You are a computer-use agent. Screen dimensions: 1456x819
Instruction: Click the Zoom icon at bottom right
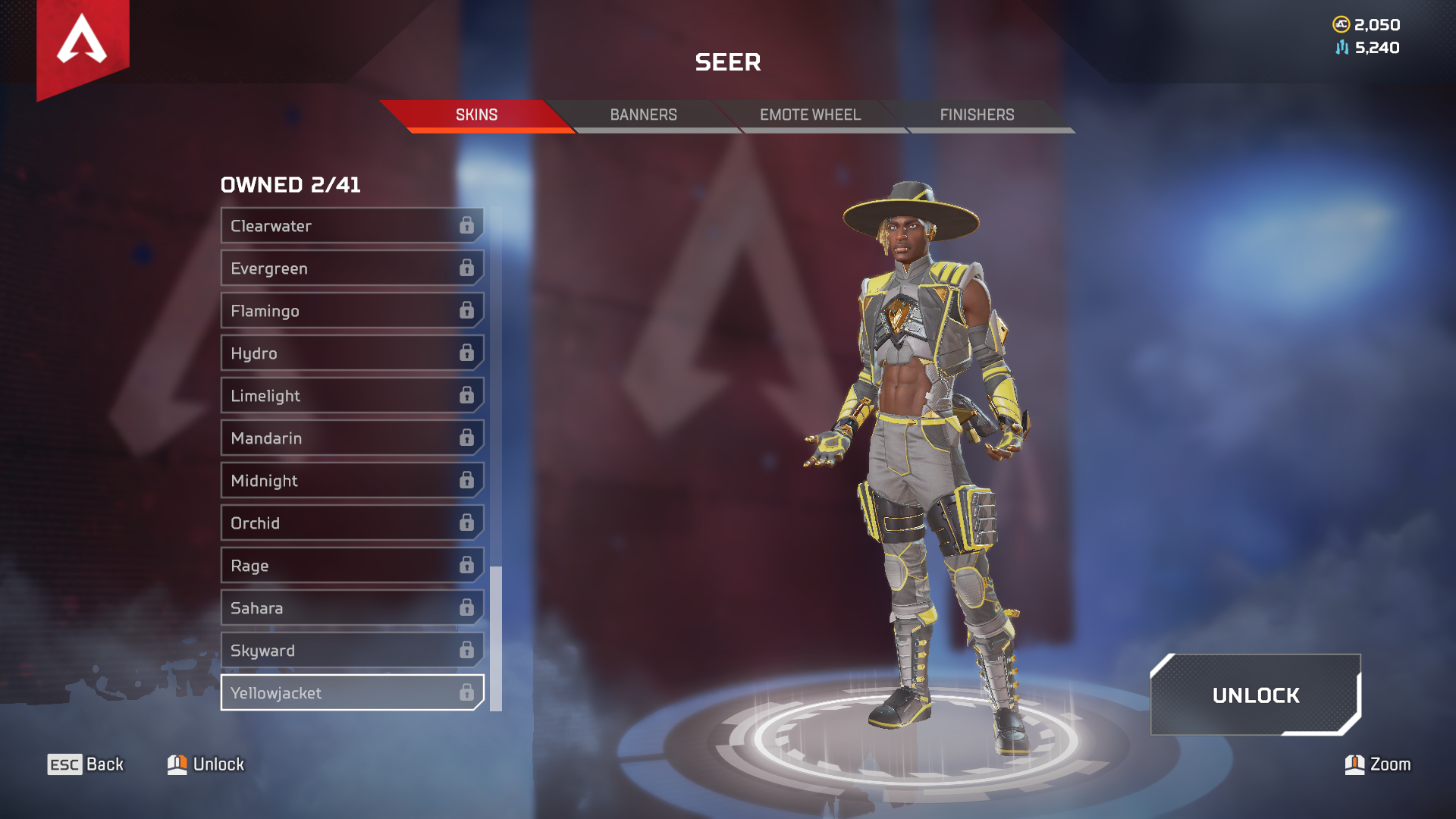click(x=1354, y=764)
